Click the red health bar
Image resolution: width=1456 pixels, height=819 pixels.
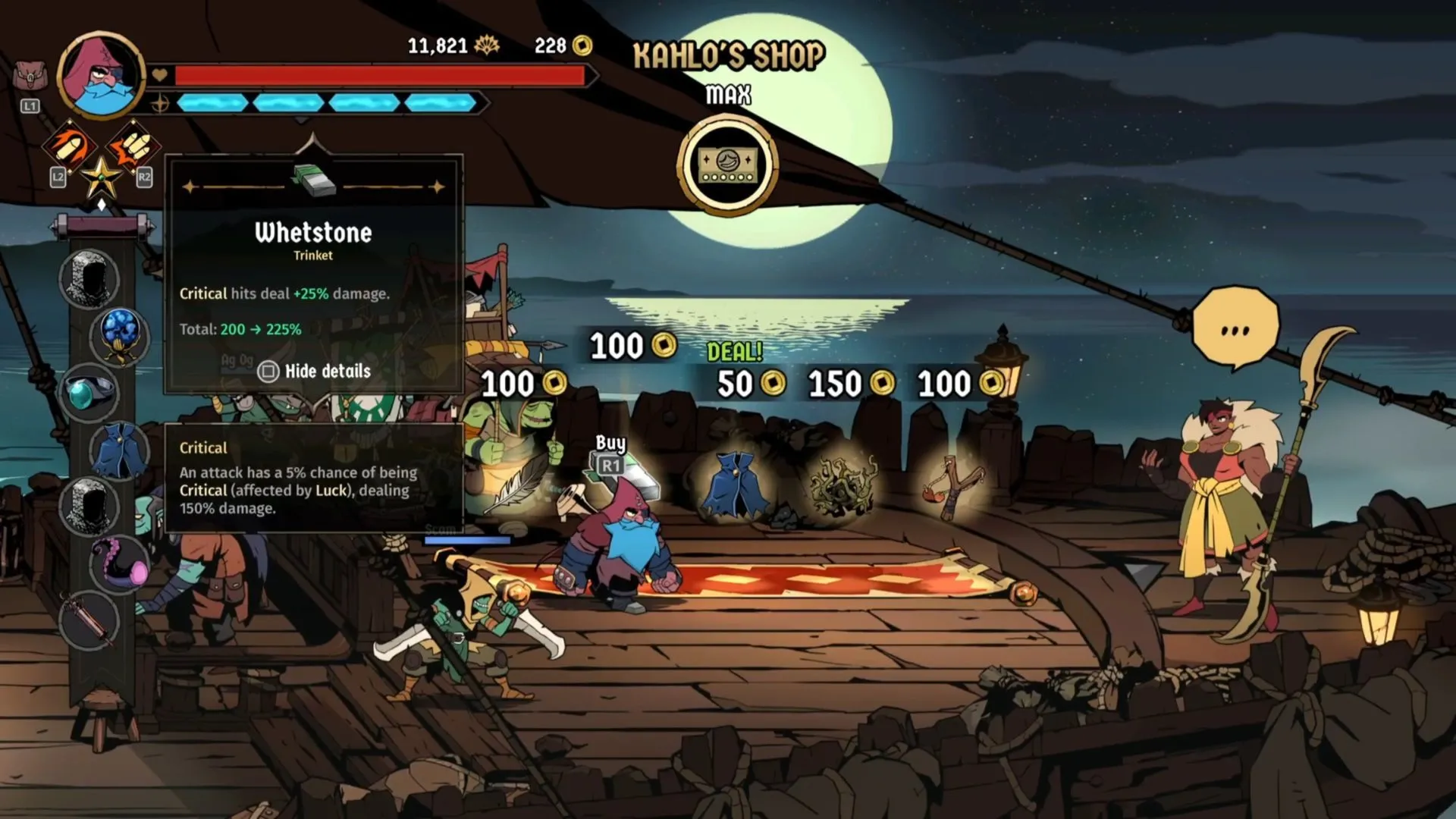click(379, 75)
